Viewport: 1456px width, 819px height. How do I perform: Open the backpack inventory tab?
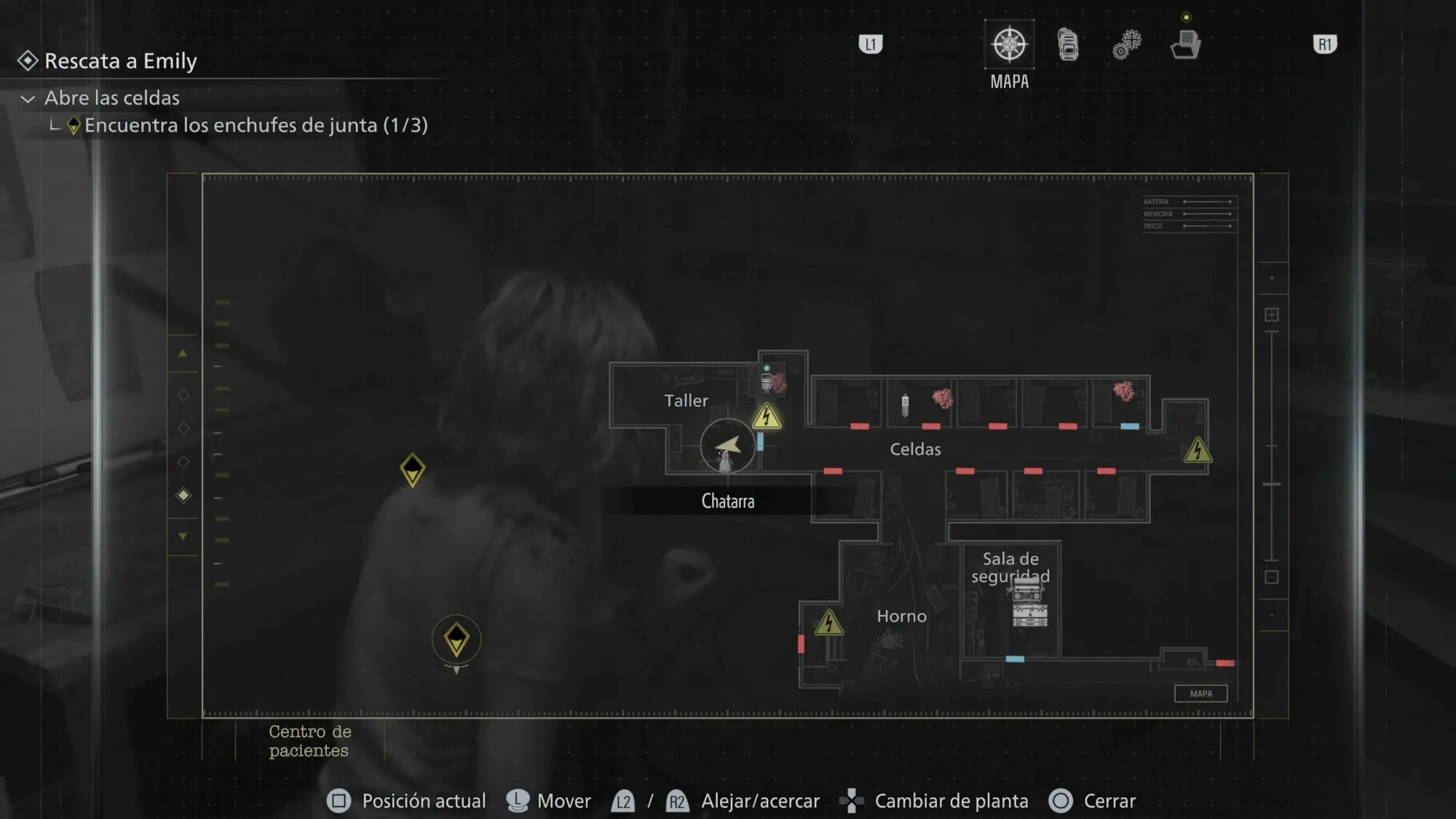[x=1068, y=44]
